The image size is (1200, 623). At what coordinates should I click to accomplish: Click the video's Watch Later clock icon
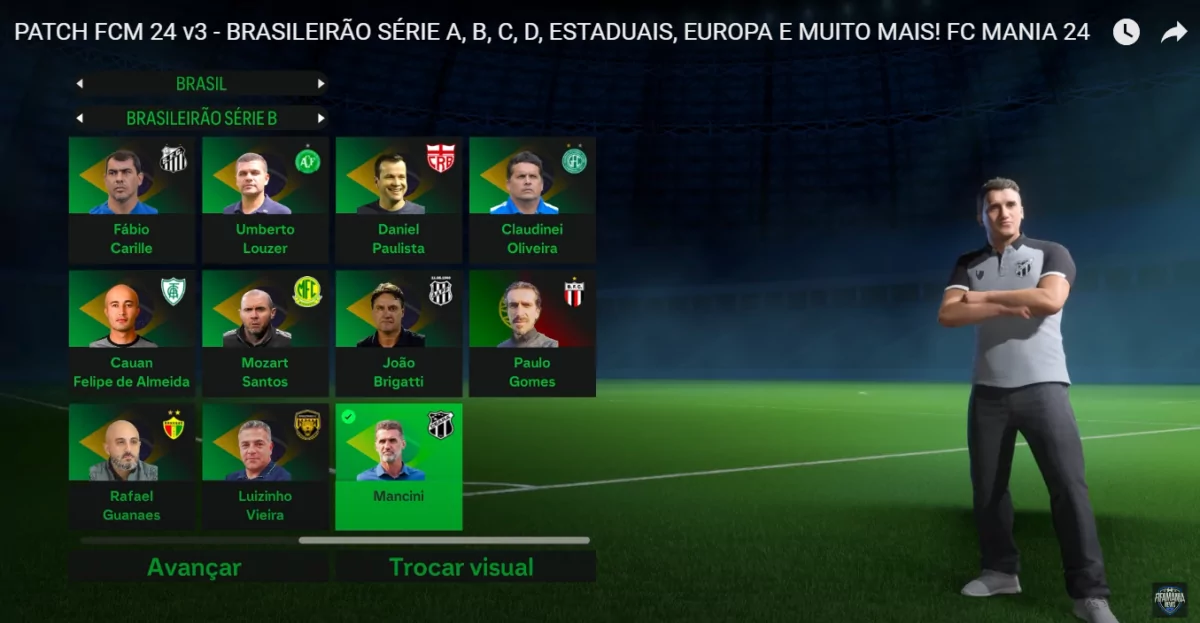pyautogui.click(x=1126, y=32)
